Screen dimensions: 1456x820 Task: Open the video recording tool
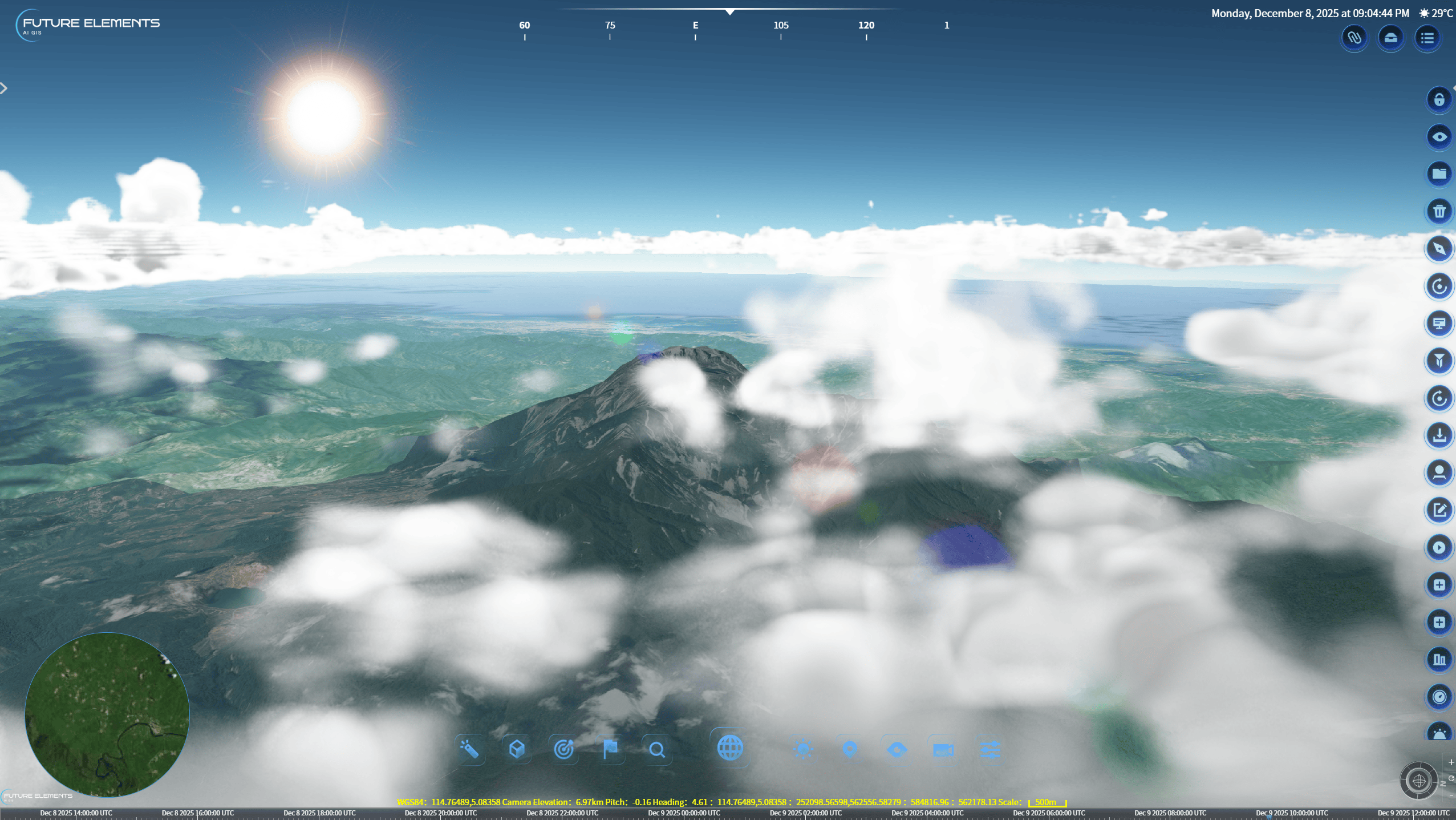[x=942, y=748]
